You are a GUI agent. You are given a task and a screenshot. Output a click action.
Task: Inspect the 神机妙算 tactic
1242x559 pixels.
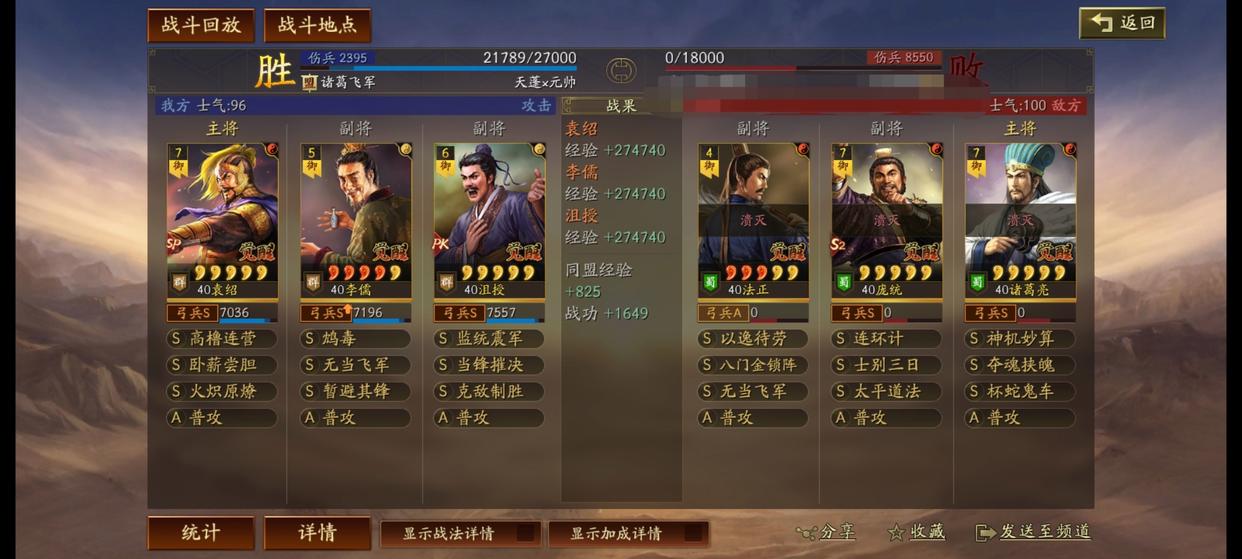point(1020,339)
